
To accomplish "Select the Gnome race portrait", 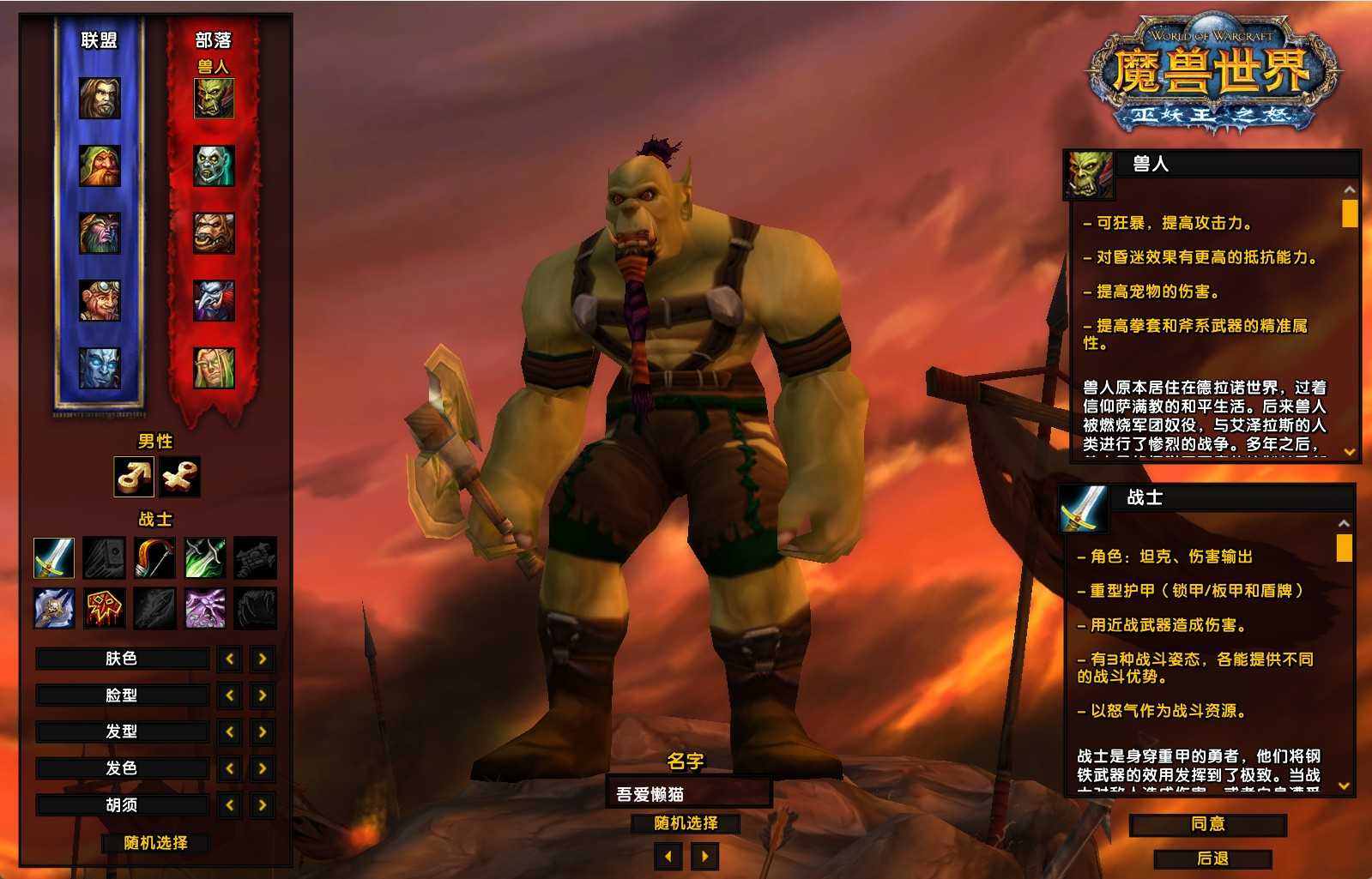I will (x=100, y=300).
